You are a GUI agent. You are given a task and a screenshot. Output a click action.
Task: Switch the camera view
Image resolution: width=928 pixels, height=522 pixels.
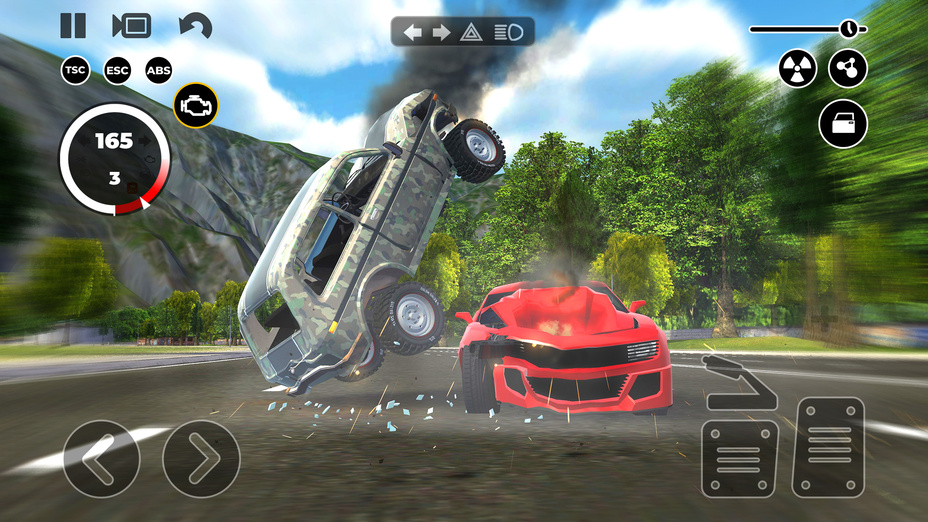point(131,25)
